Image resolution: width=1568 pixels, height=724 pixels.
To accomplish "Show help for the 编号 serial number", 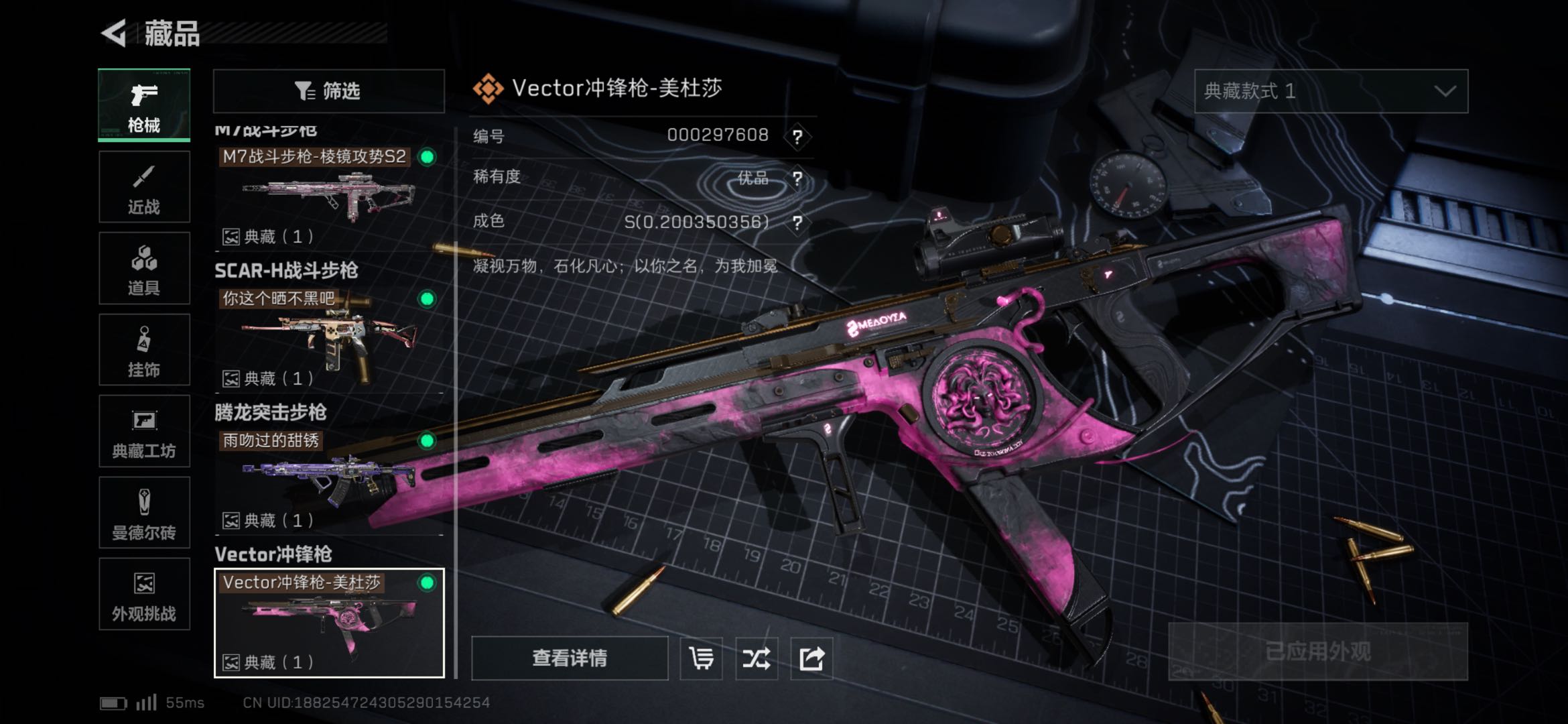I will click(x=797, y=137).
